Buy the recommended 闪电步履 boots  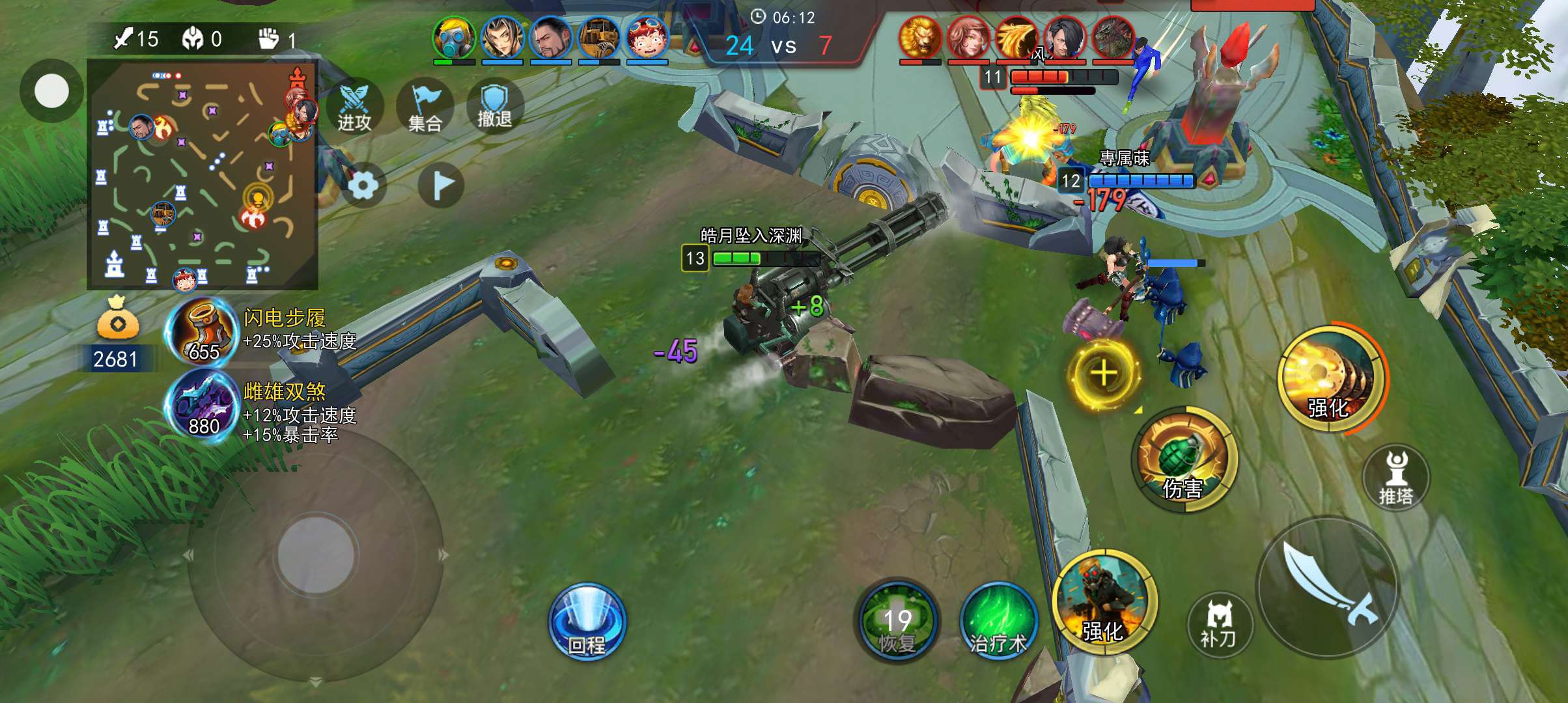(203, 335)
